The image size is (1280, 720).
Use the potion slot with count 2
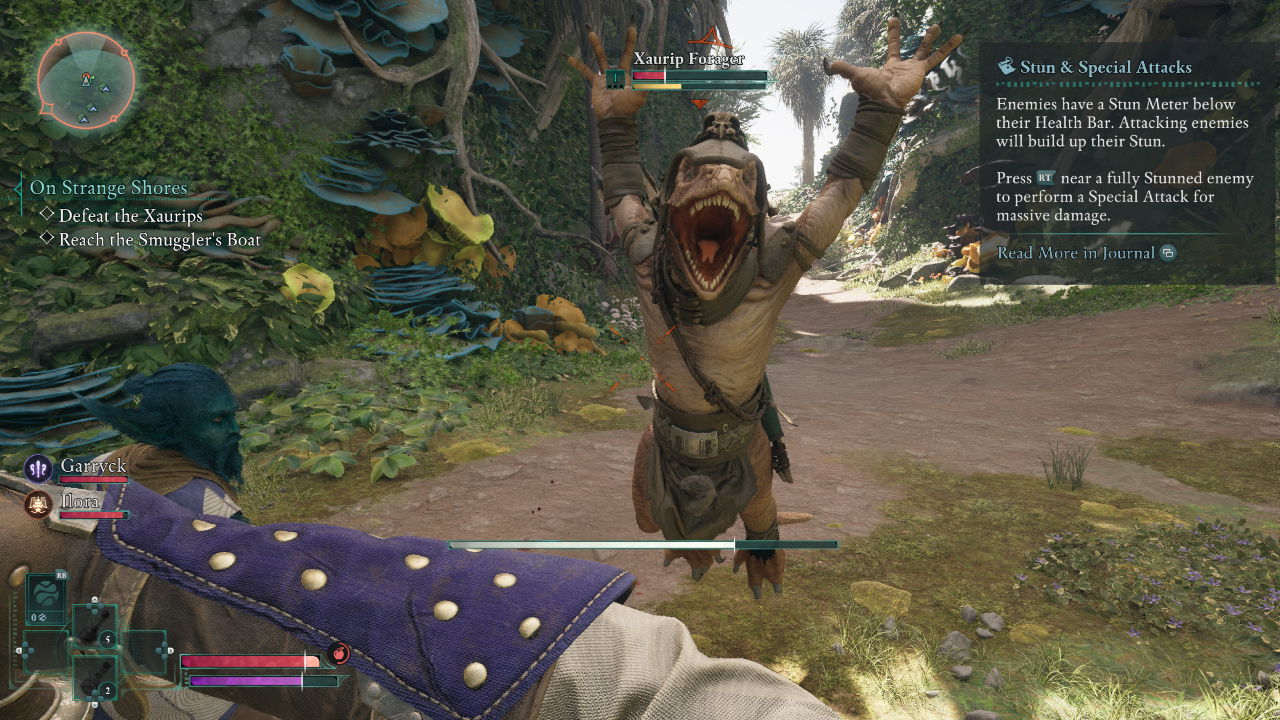pyautogui.click(x=95, y=677)
